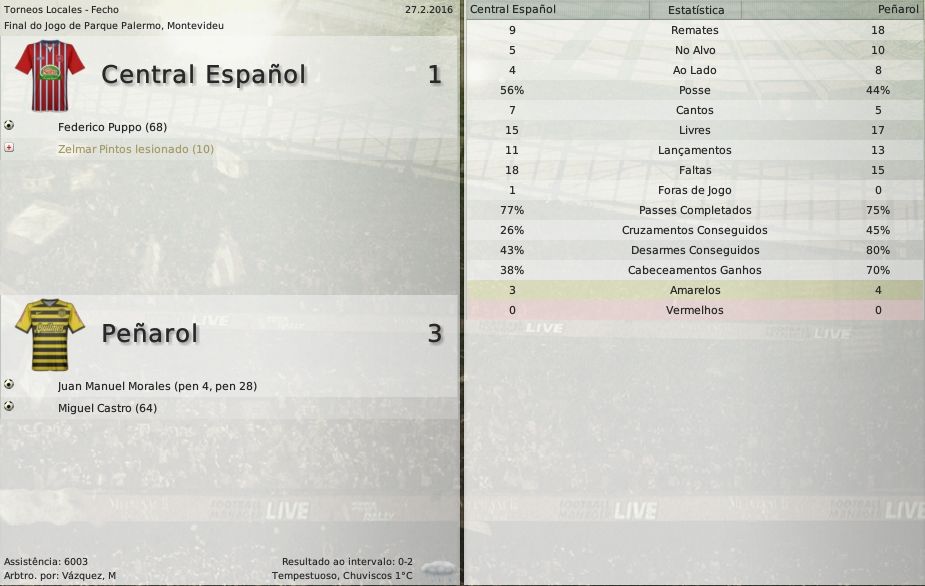Select the Vermelhos cards row
This screenshot has width=925, height=586.
(x=694, y=310)
